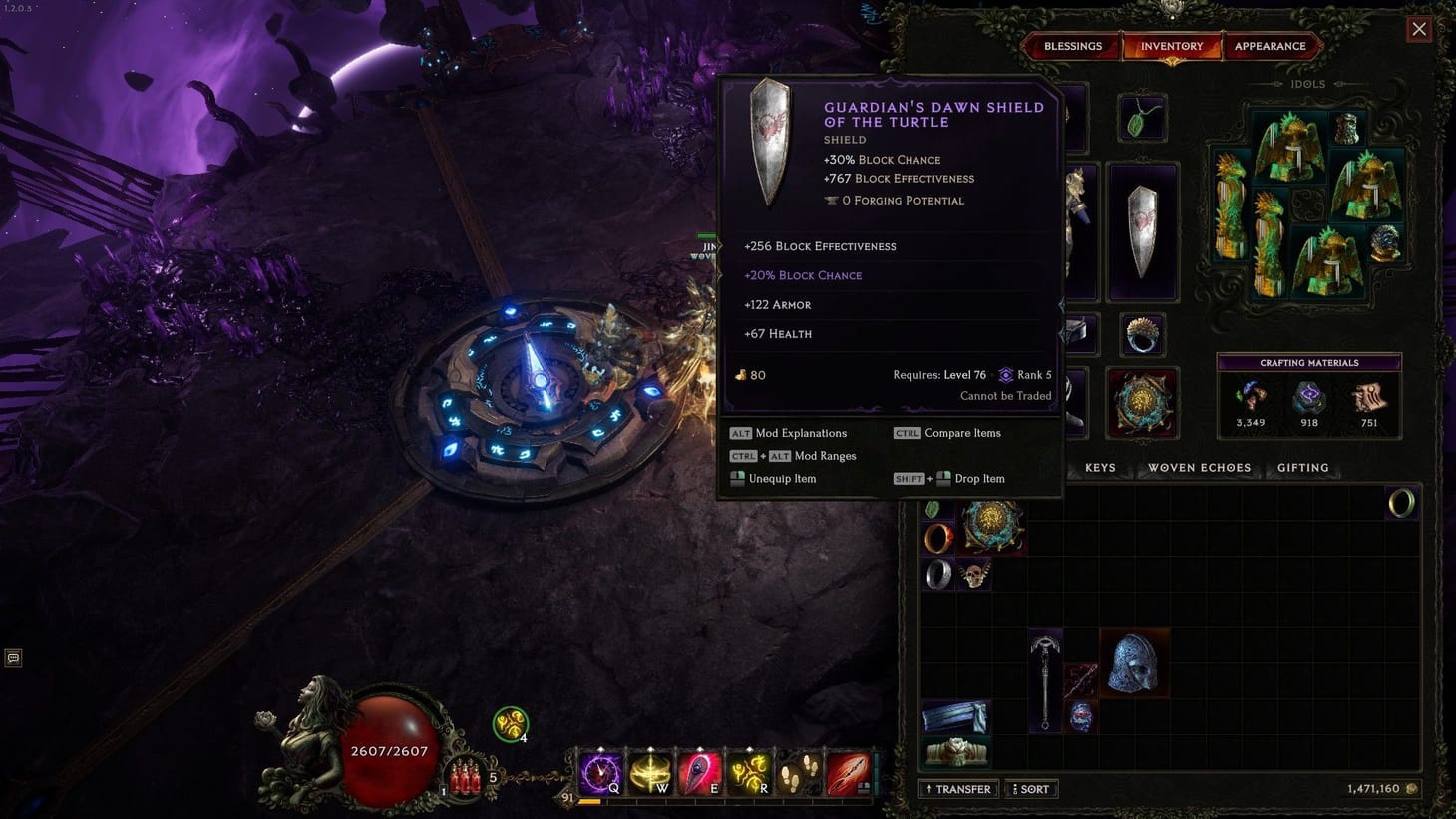Switch to the Blessings tab
Screen dimensions: 1456x819
(x=1072, y=46)
